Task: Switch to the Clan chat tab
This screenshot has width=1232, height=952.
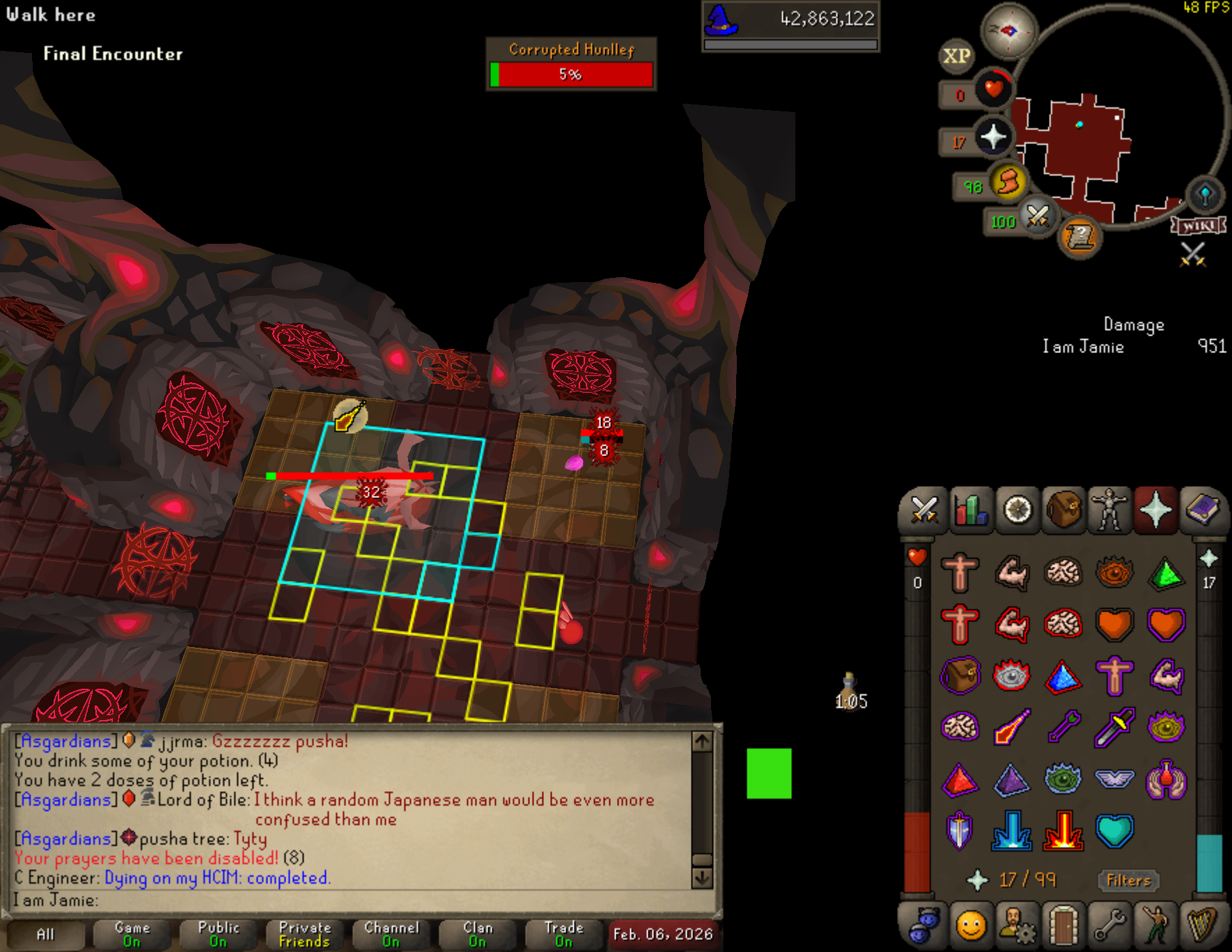Action: click(478, 935)
